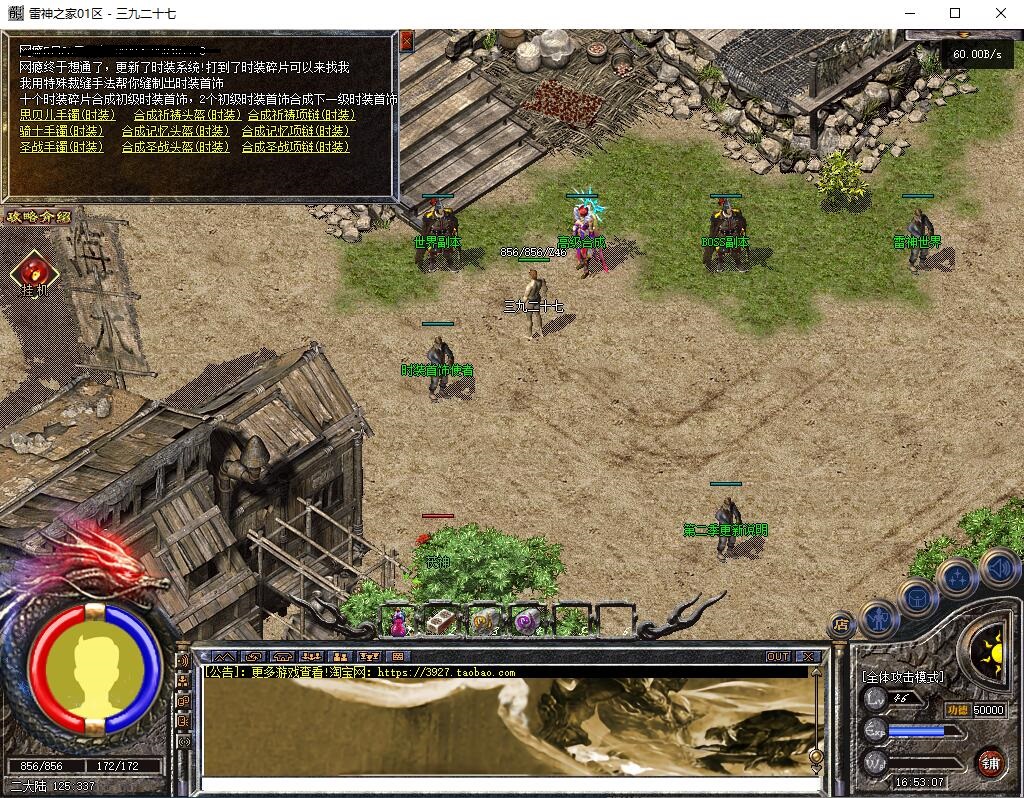Select 圣战手镯(时装) link
The width and height of the screenshot is (1024, 798).
click(61, 147)
